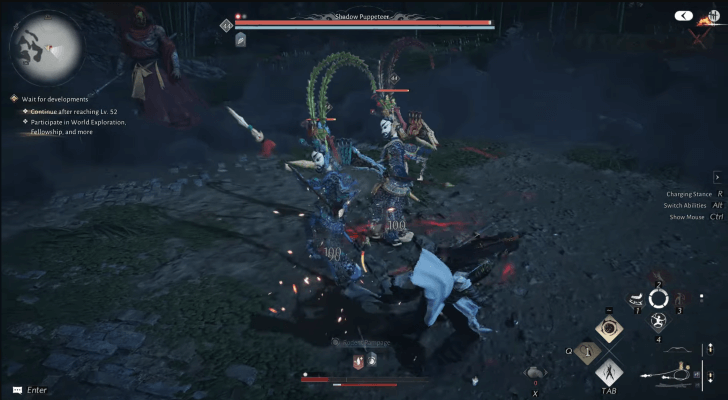The width and height of the screenshot is (728, 400).
Task: Click the Enter chat box icon
Action: point(16,389)
